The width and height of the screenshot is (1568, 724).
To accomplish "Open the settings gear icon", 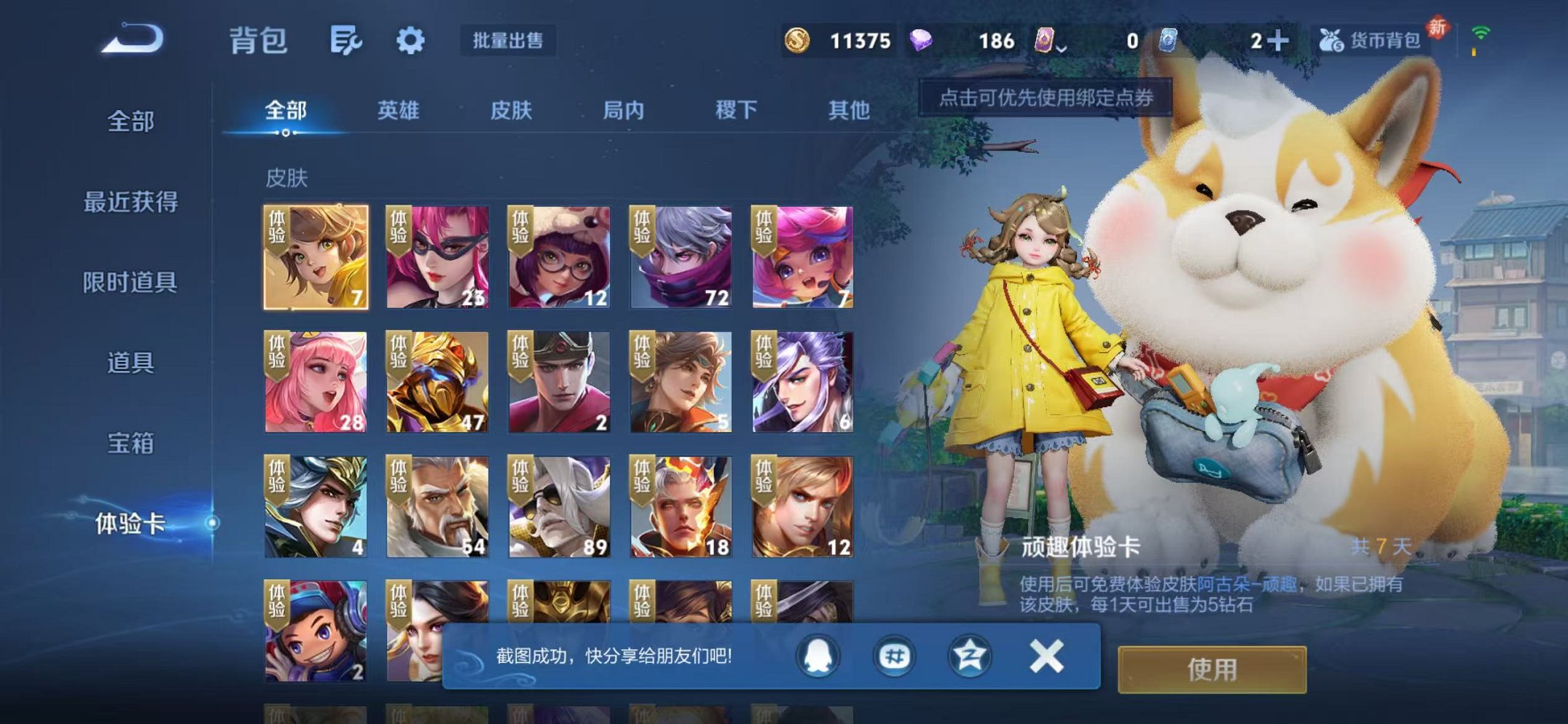I will 410,42.
